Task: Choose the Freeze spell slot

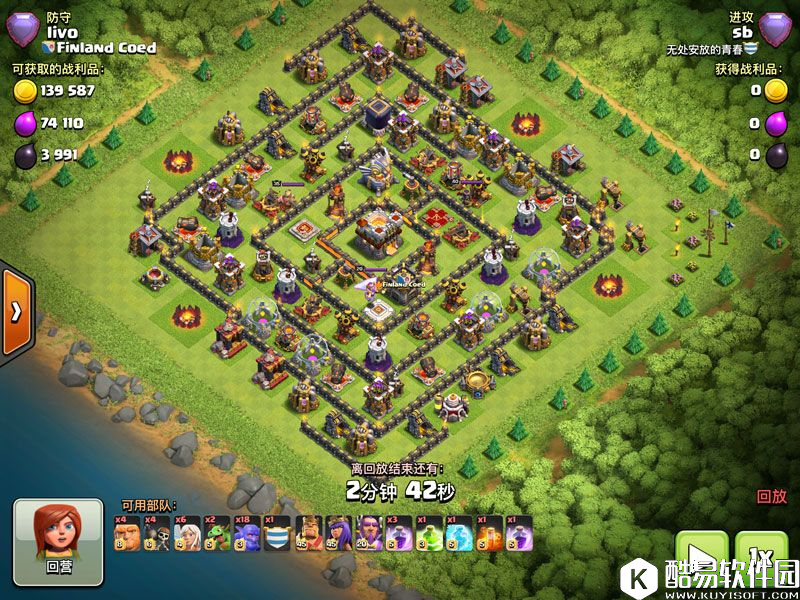Action: 459,534
